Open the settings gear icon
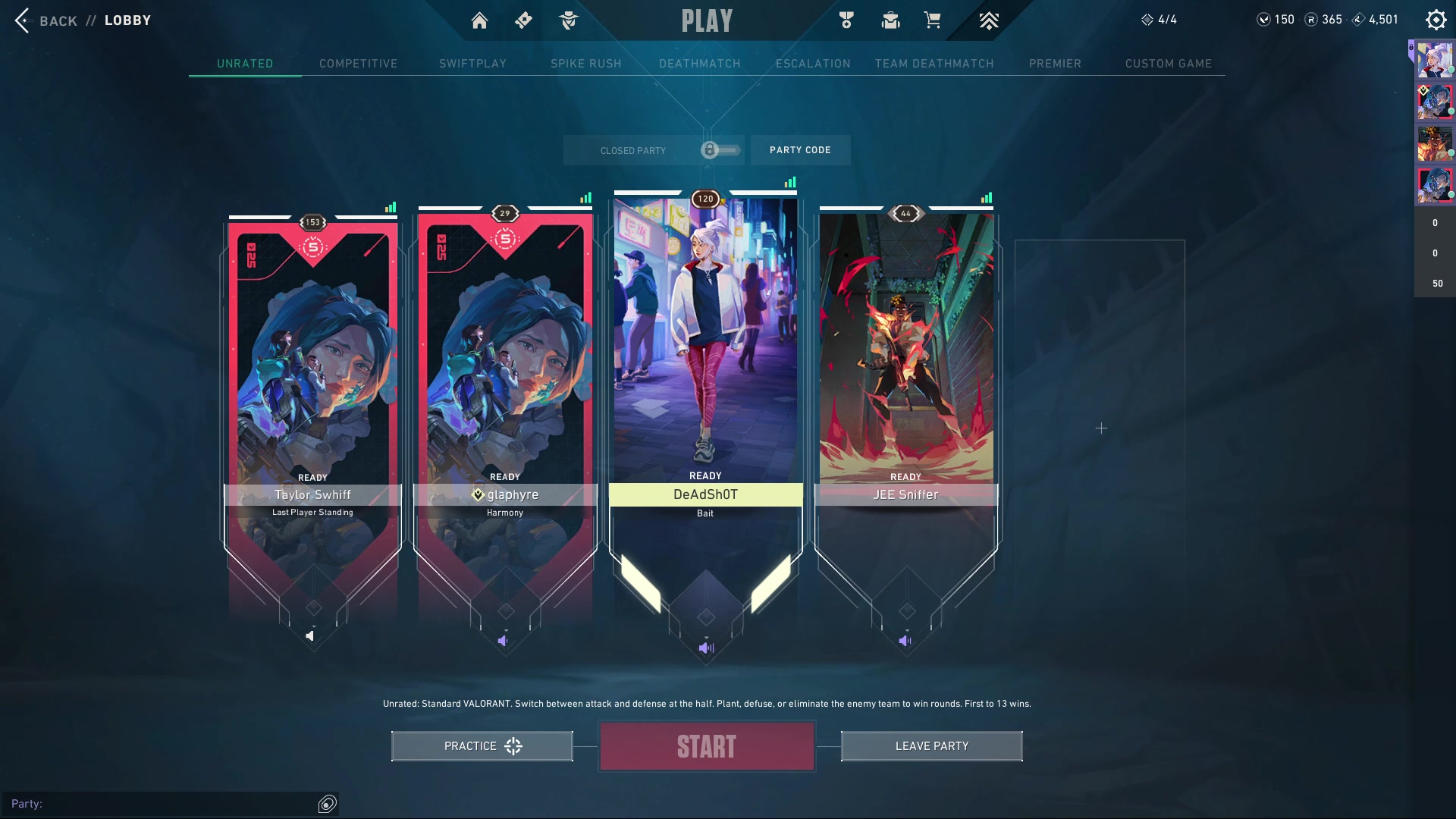Viewport: 1456px width, 819px height. [1436, 20]
